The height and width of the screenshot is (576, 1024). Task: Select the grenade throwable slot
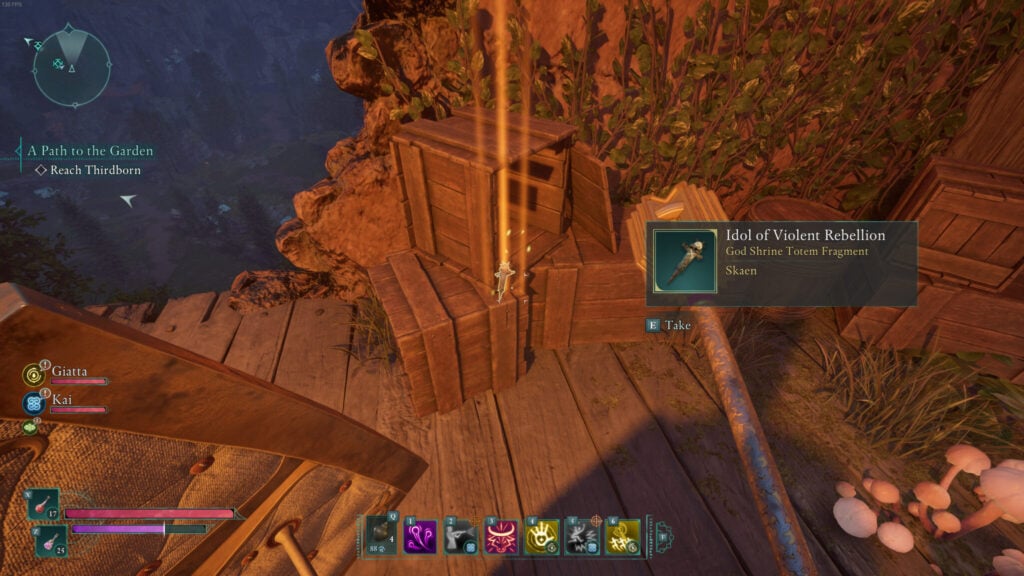pyautogui.click(x=380, y=536)
